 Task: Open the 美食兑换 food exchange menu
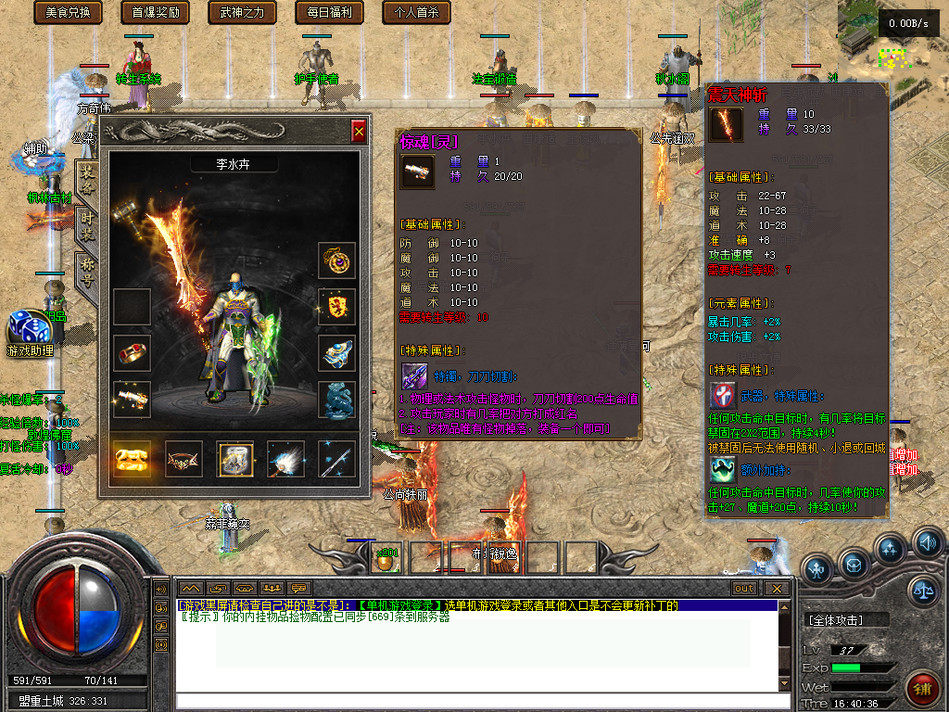point(68,13)
